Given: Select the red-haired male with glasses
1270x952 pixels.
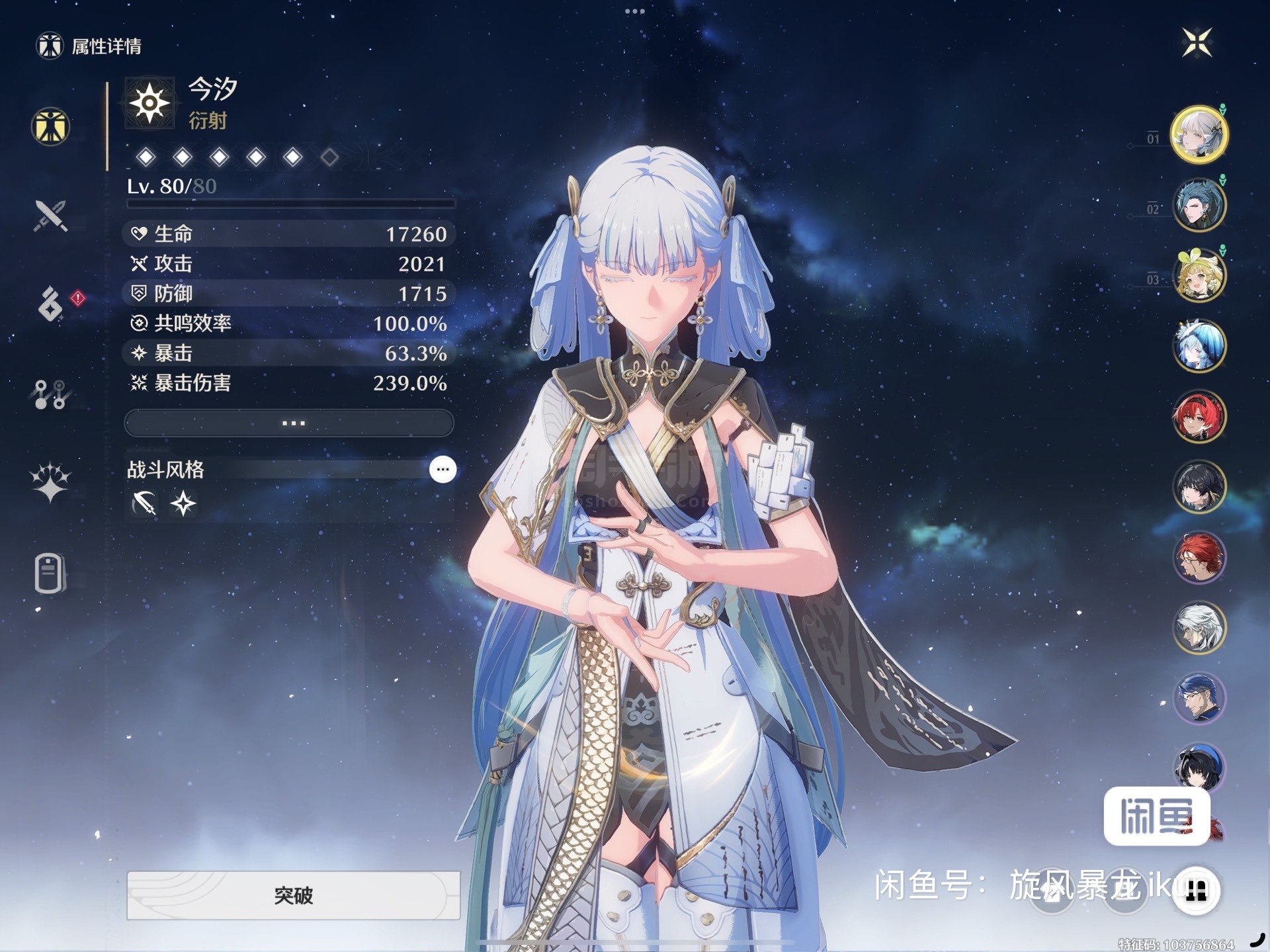Looking at the screenshot, I should [1199, 557].
